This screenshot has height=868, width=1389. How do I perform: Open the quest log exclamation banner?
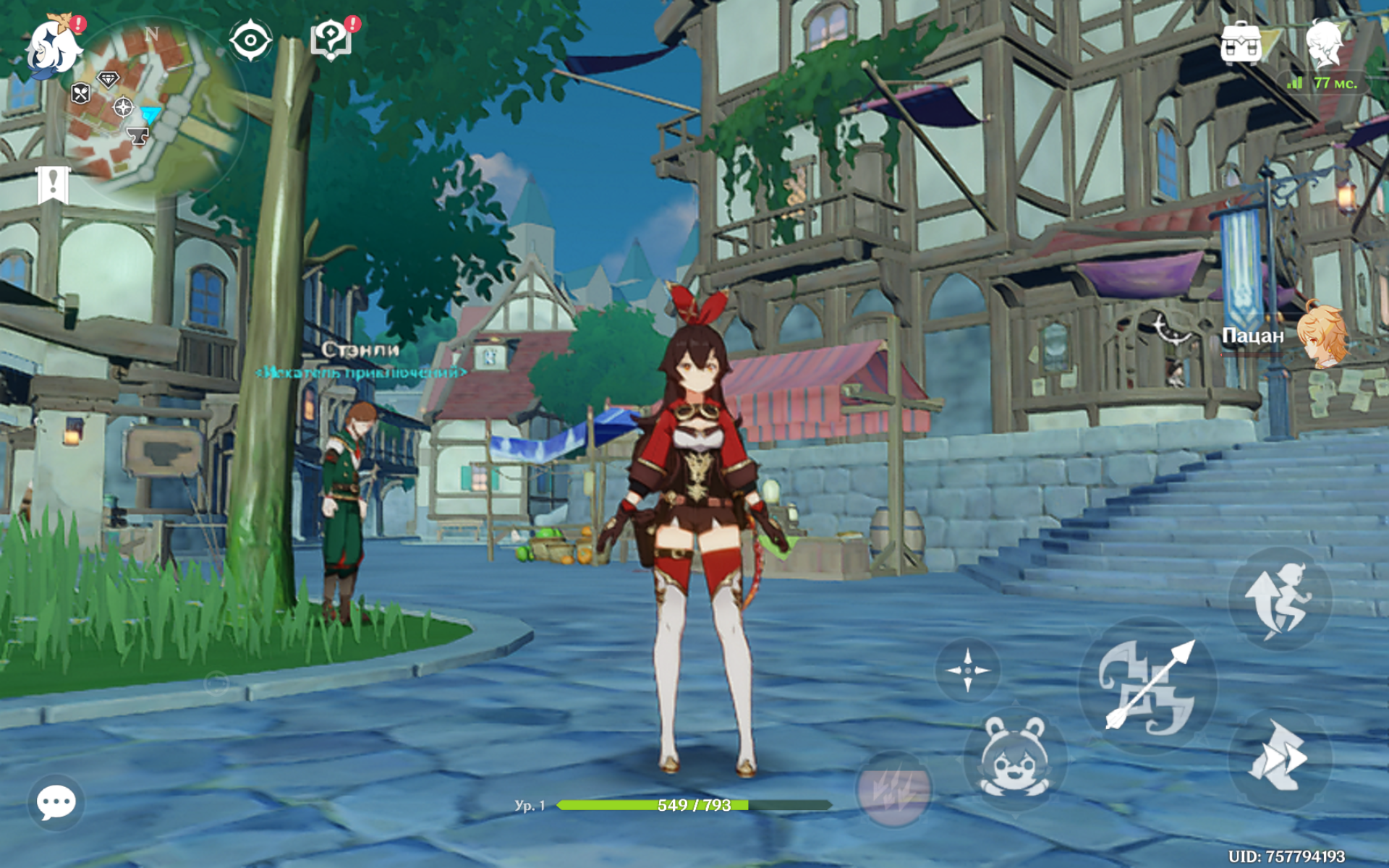tap(53, 184)
